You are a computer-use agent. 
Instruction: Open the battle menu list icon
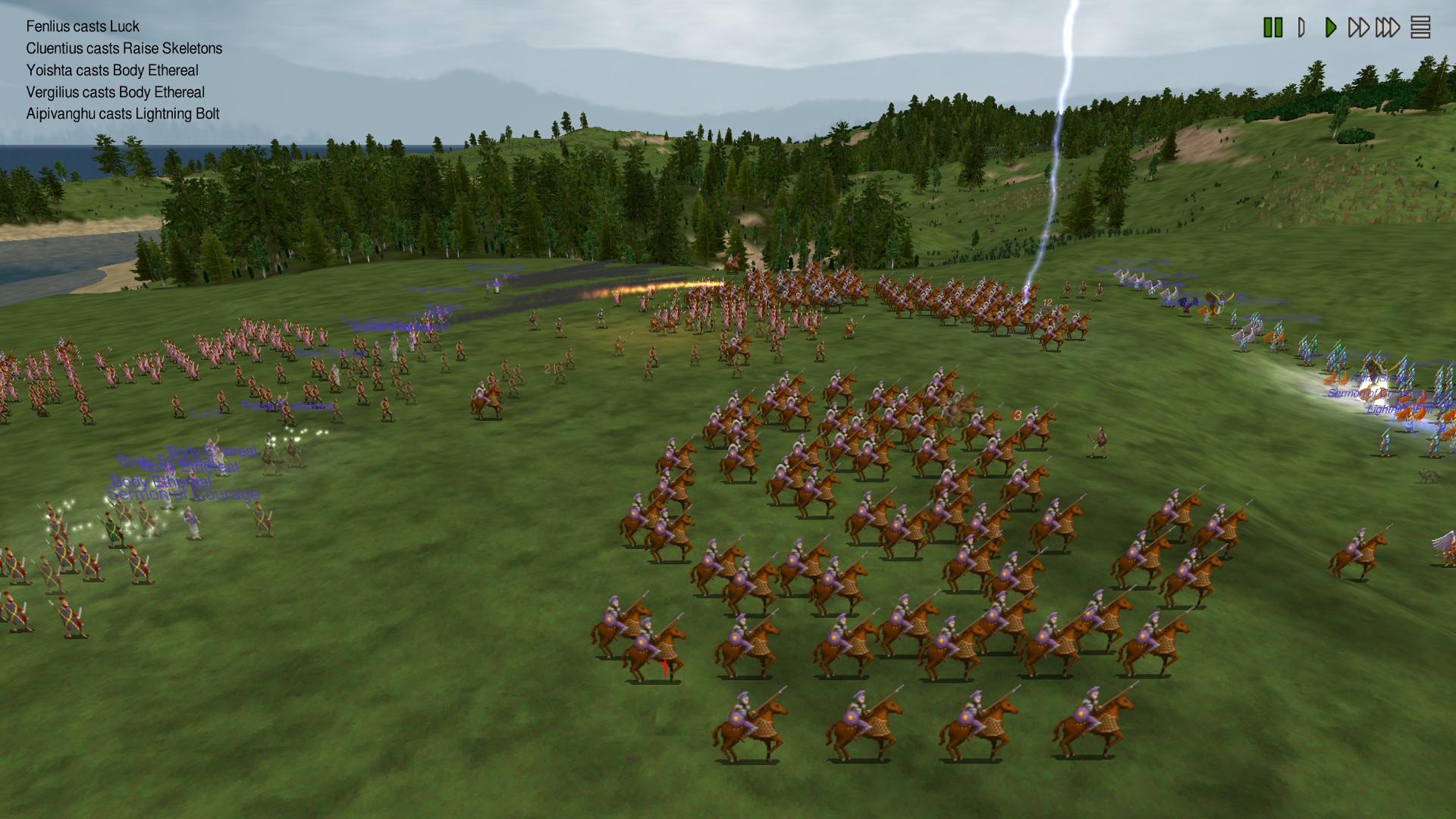coord(1420,27)
